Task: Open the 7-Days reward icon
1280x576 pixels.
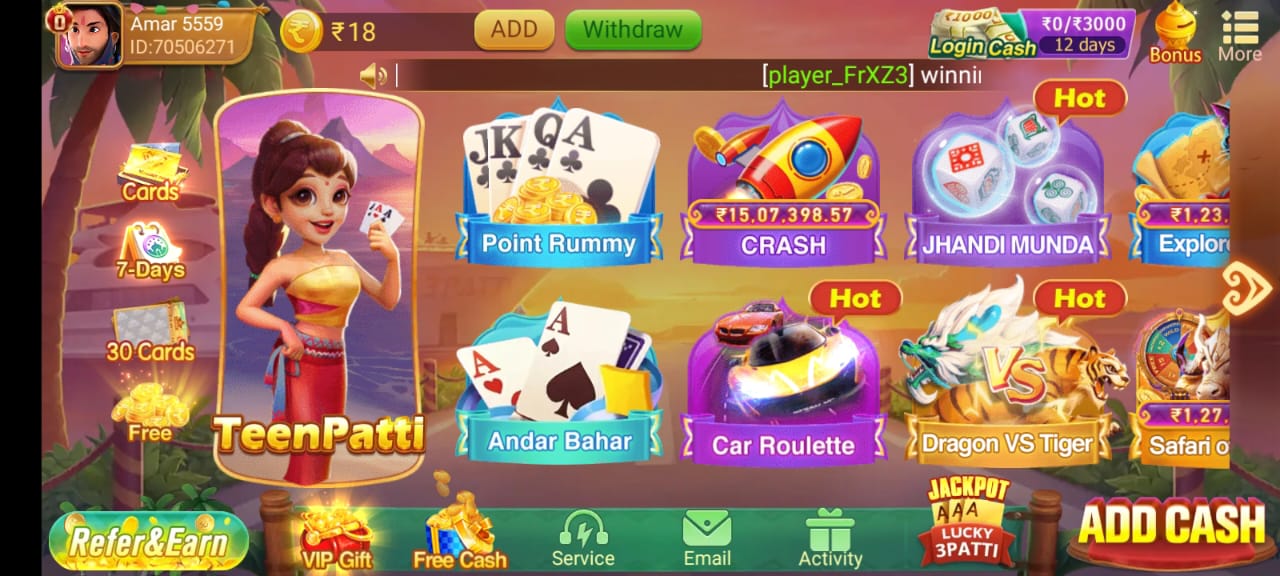Action: tap(150, 252)
